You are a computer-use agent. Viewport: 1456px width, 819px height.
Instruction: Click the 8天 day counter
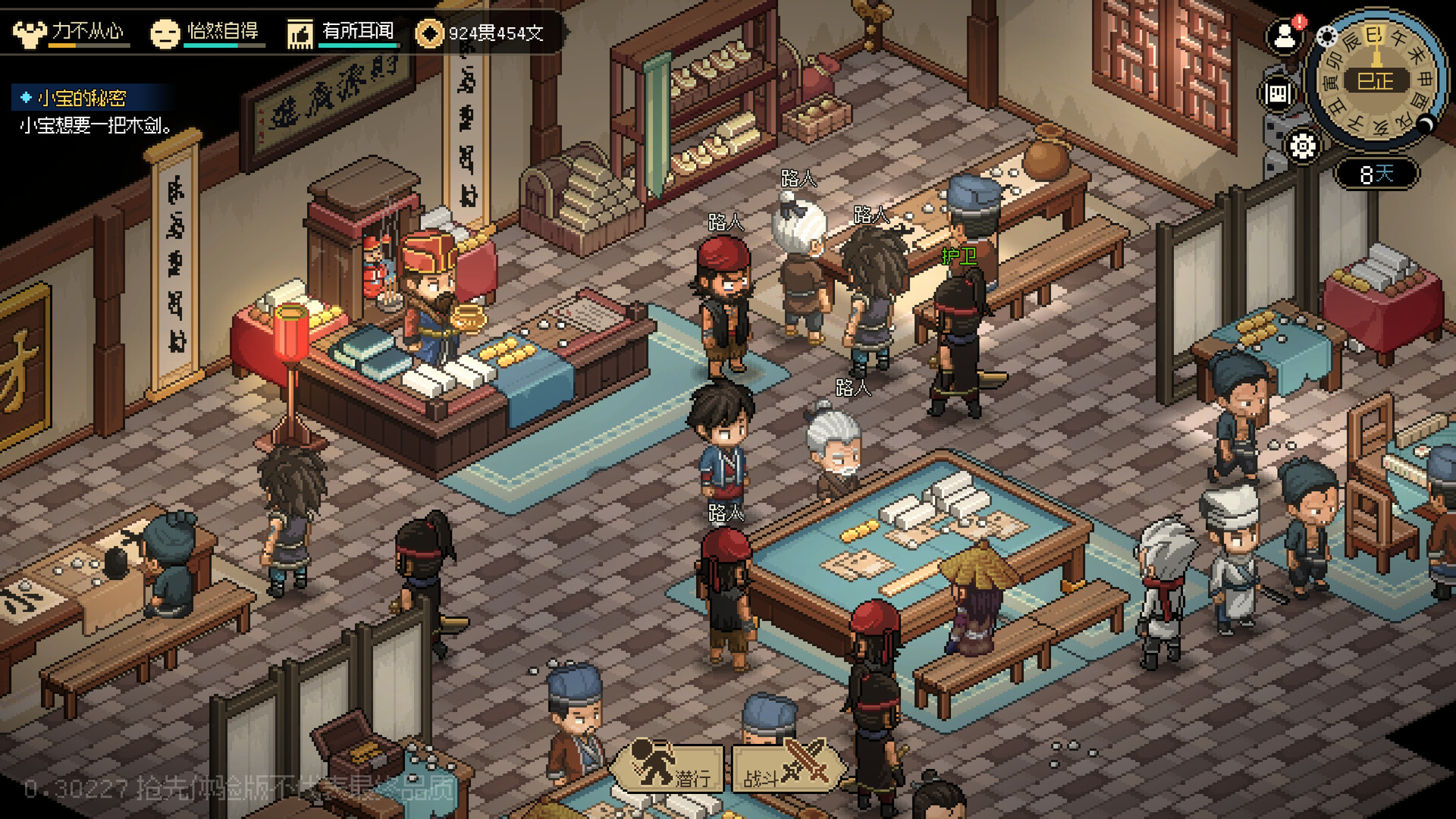(1378, 172)
